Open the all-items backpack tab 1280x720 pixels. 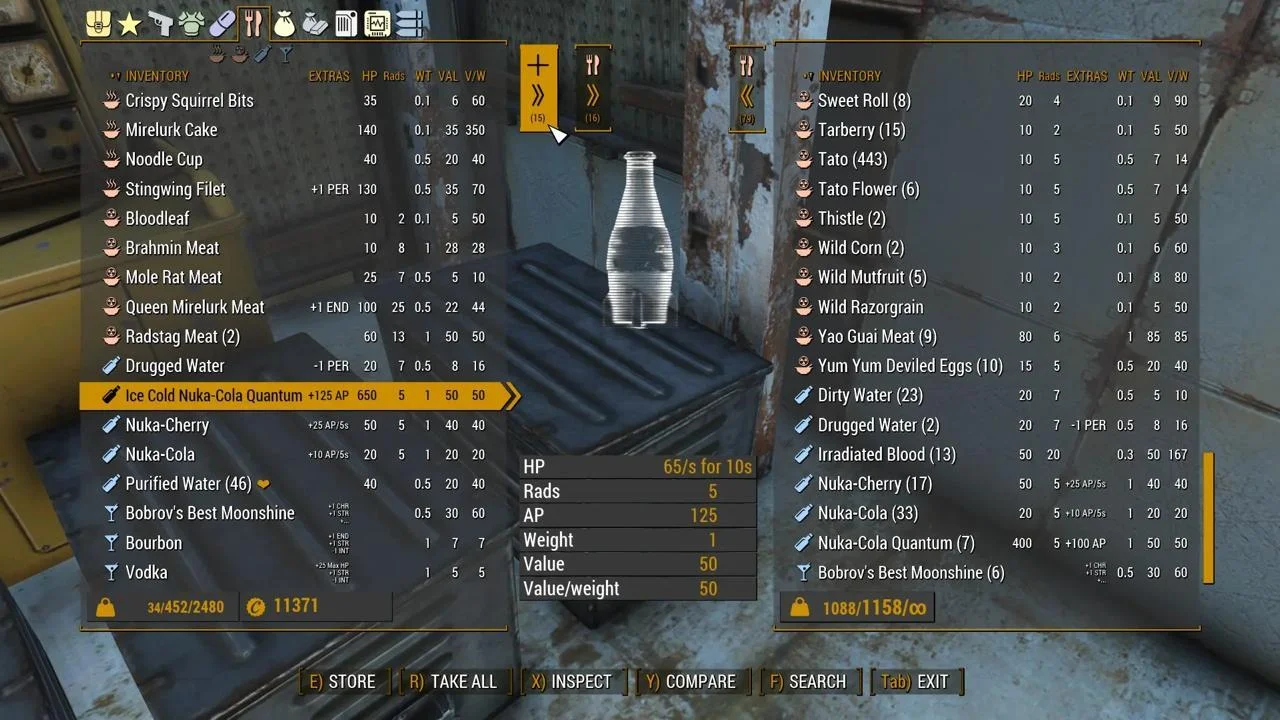pyautogui.click(x=98, y=23)
